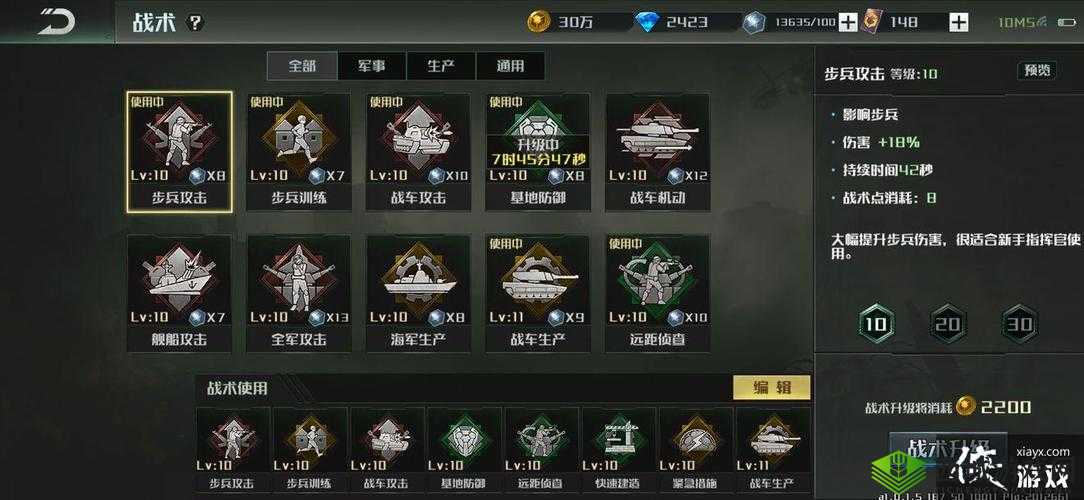Choose the 战车机动 tactic card

click(x=657, y=151)
